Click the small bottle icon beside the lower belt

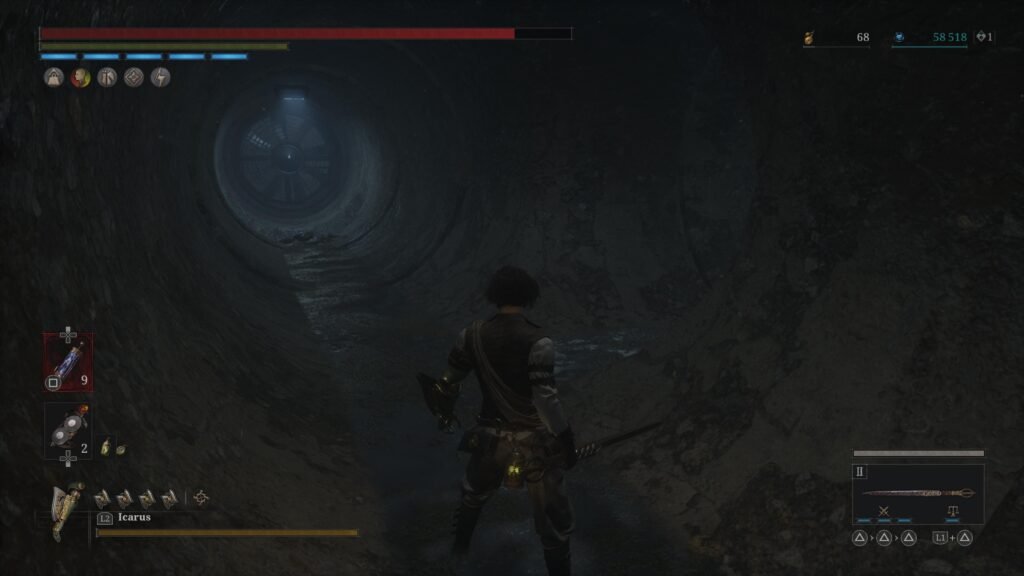click(x=105, y=449)
